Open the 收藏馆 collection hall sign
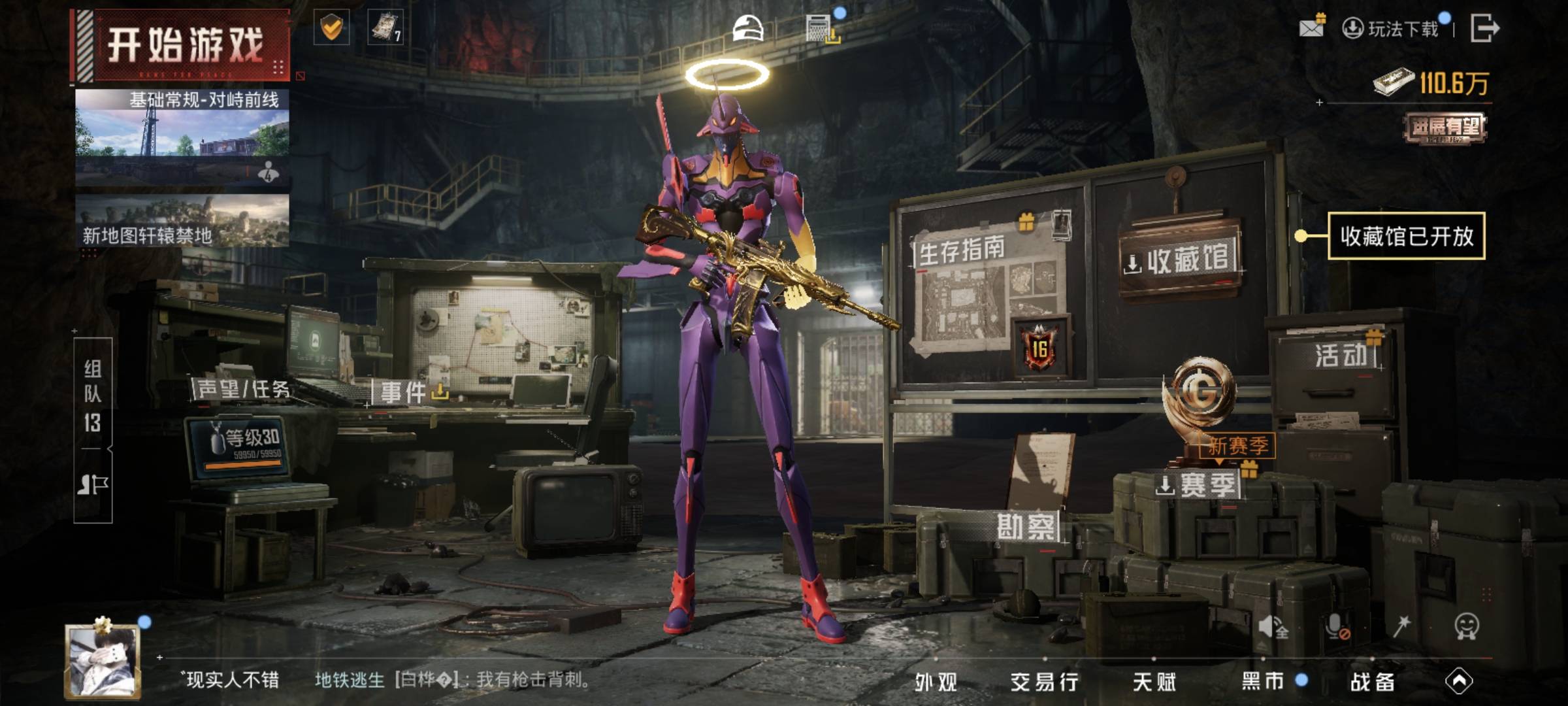1568x706 pixels. tap(1180, 260)
